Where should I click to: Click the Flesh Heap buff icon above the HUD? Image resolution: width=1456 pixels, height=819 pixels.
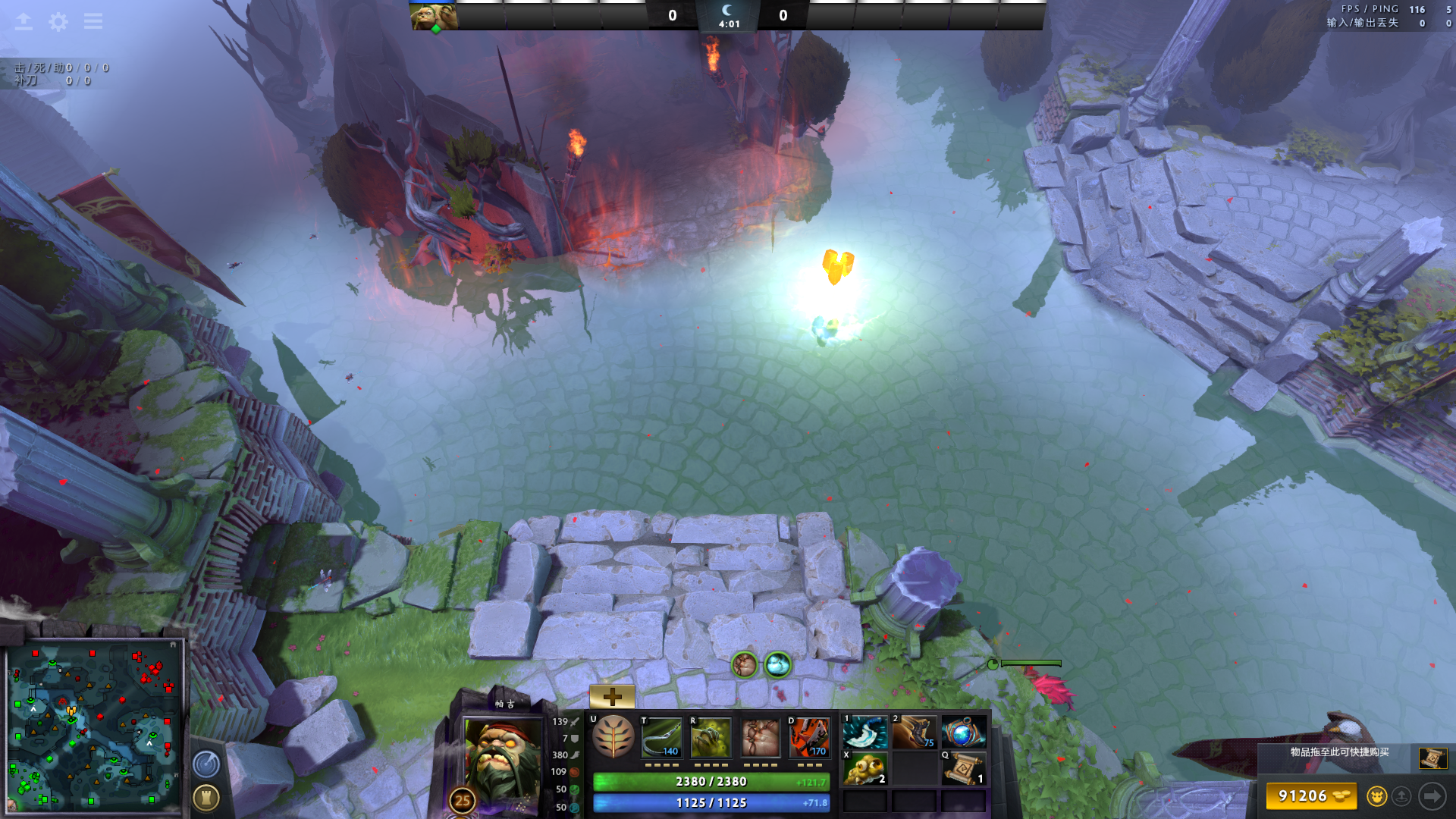pyautogui.click(x=745, y=665)
